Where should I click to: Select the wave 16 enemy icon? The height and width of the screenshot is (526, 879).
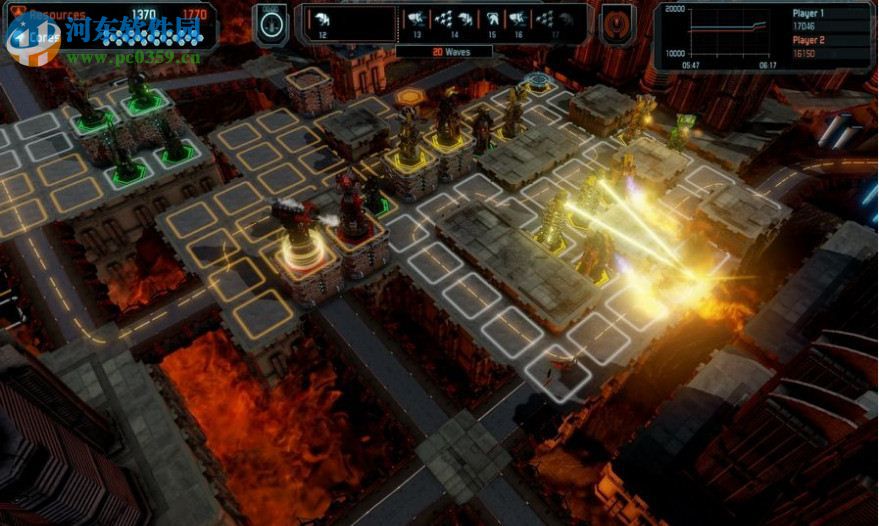click(x=518, y=19)
